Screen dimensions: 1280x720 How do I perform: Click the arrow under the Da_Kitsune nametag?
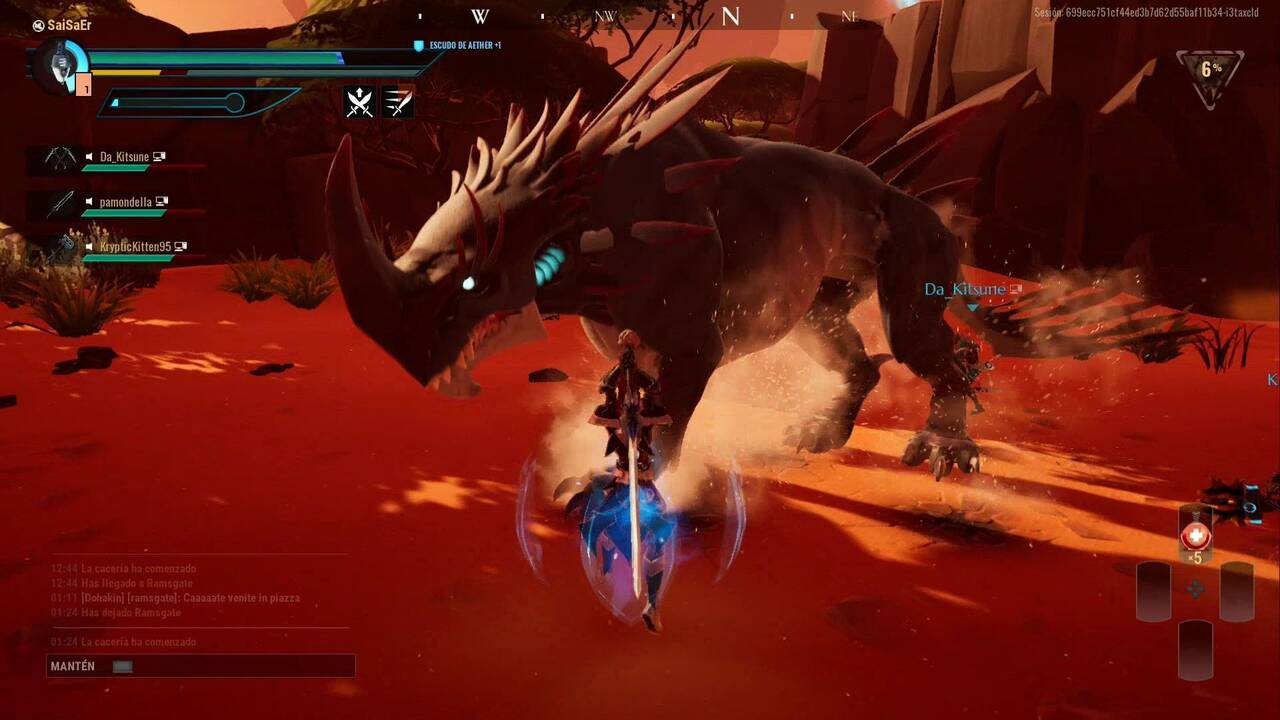(x=970, y=307)
